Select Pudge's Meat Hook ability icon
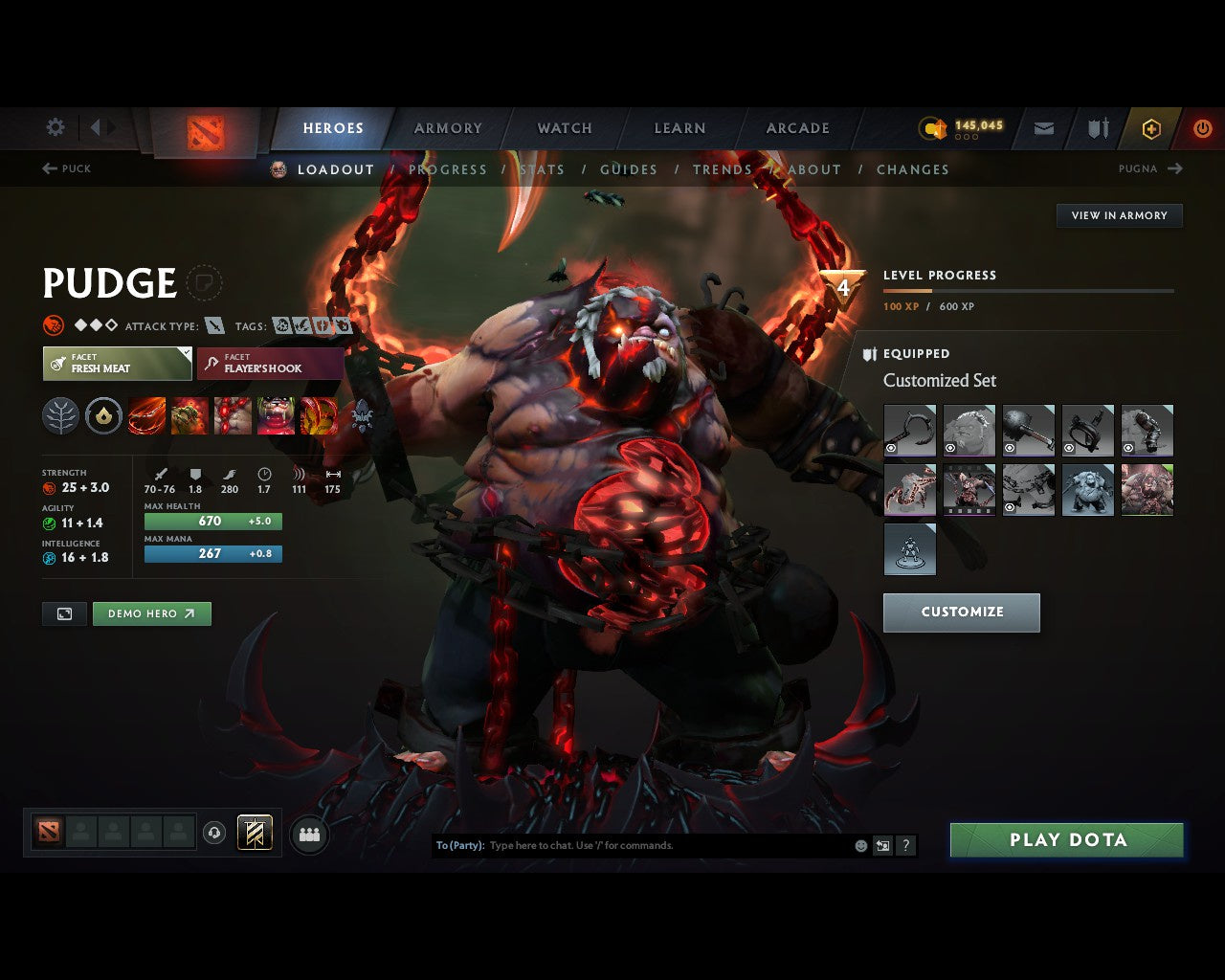The width and height of the screenshot is (1225, 980). pos(146,415)
